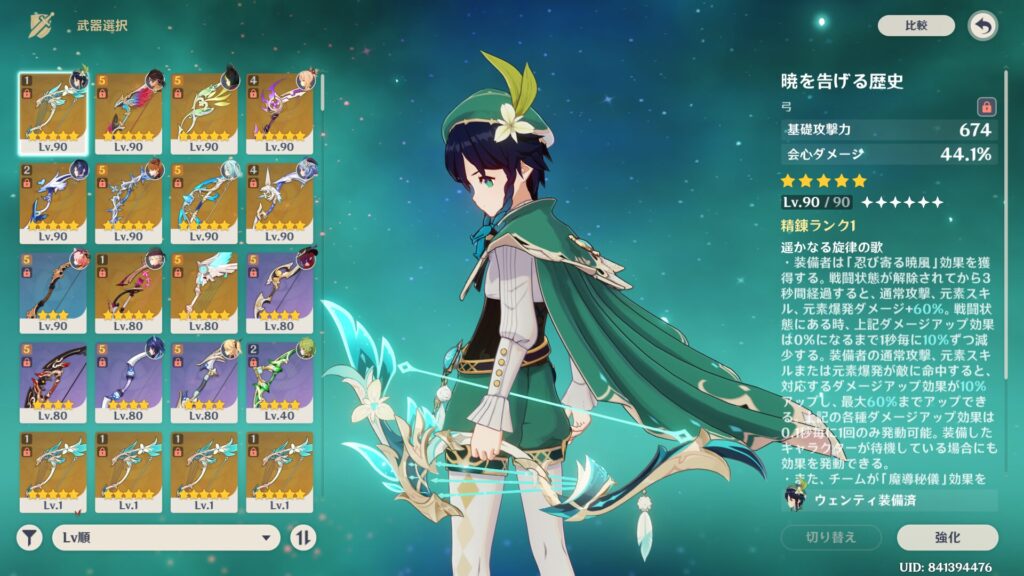
Task: Open the Lv順 sort dropdown
Action: (x=166, y=538)
